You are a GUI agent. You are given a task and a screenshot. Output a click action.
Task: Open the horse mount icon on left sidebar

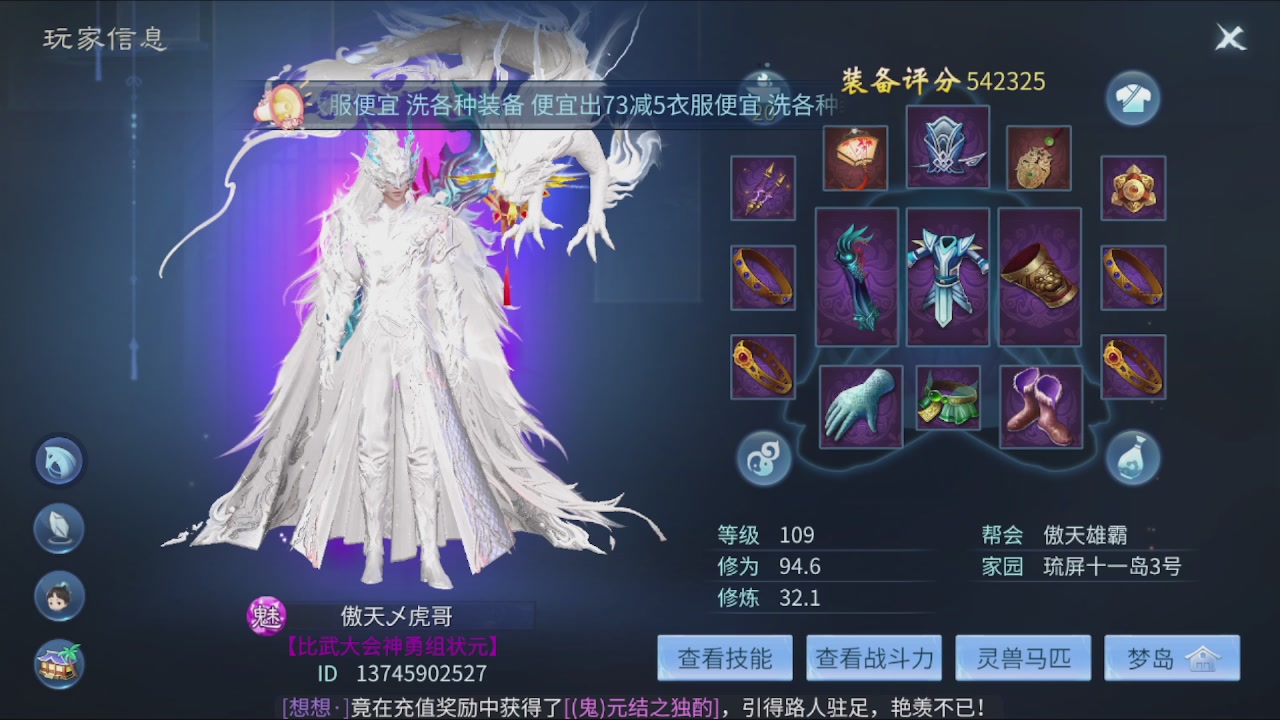click(x=59, y=462)
